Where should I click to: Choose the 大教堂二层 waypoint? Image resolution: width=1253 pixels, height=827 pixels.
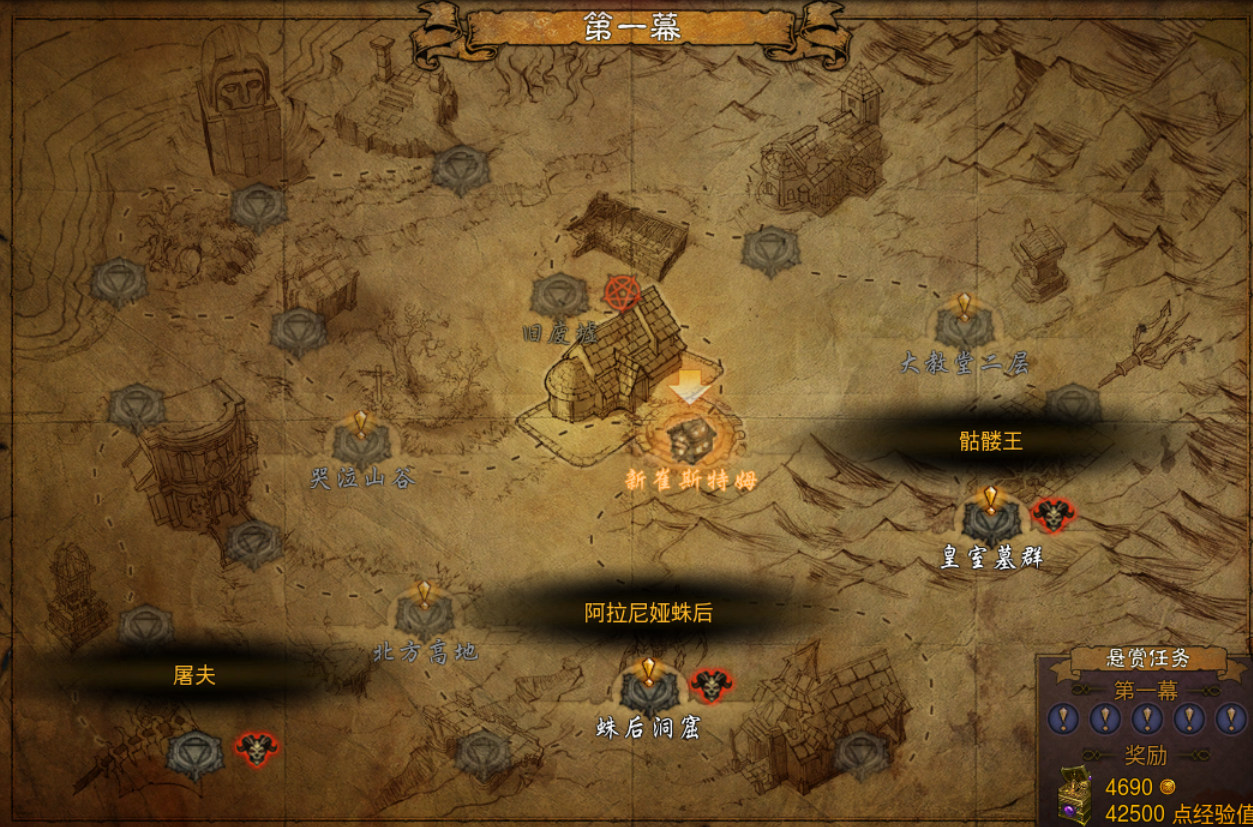[964, 327]
